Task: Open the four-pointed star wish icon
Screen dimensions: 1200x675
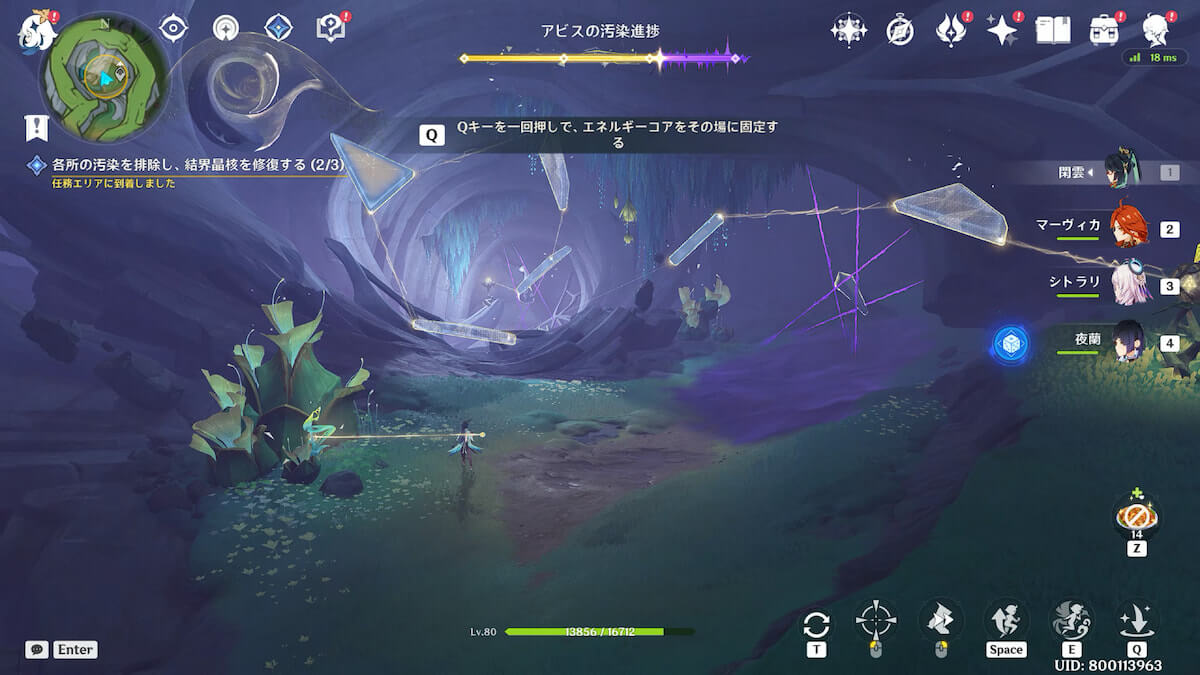Action: [x=848, y=30]
